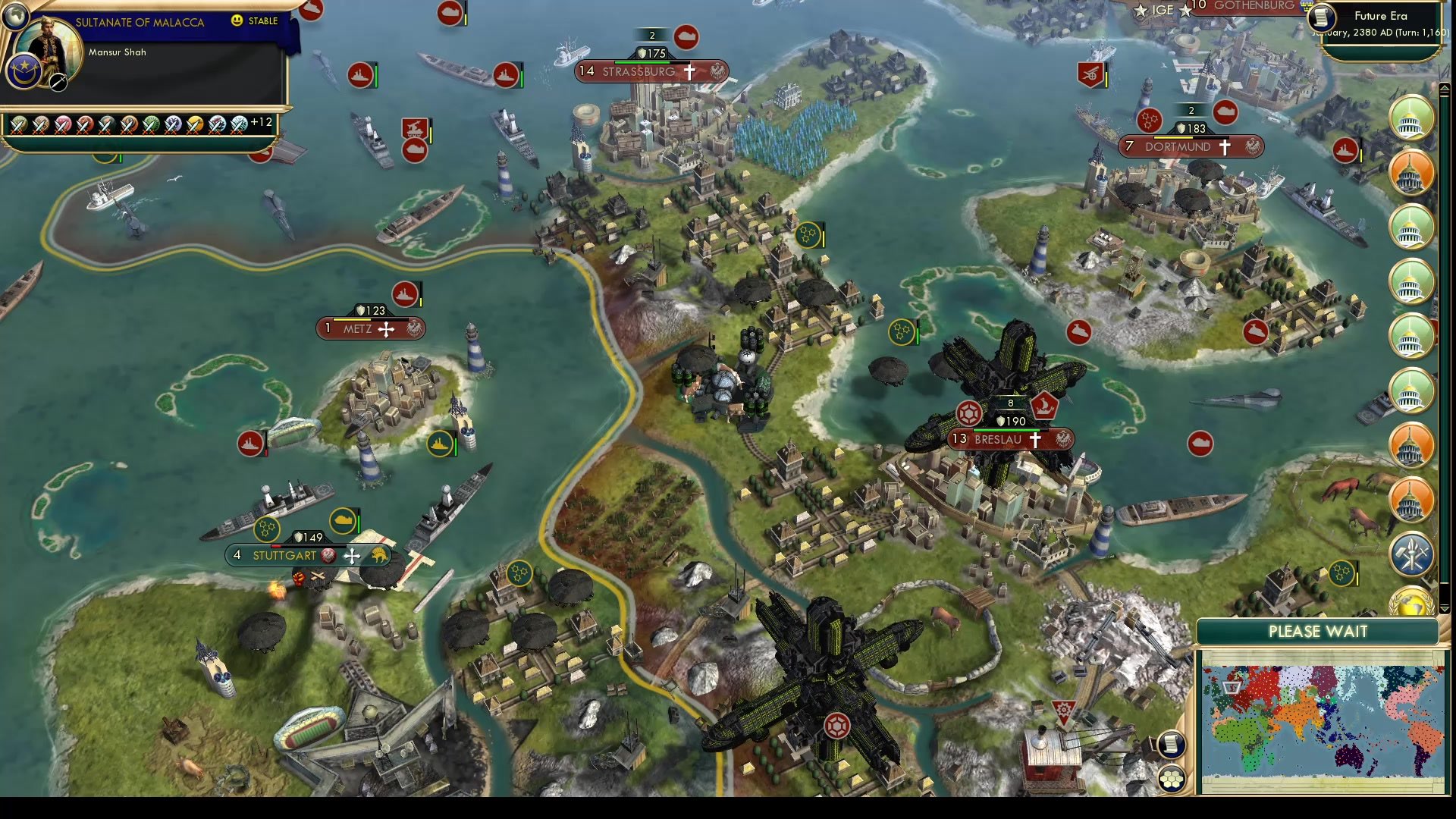
Task: Open the IGE in-game editor button
Action: coord(1163,11)
